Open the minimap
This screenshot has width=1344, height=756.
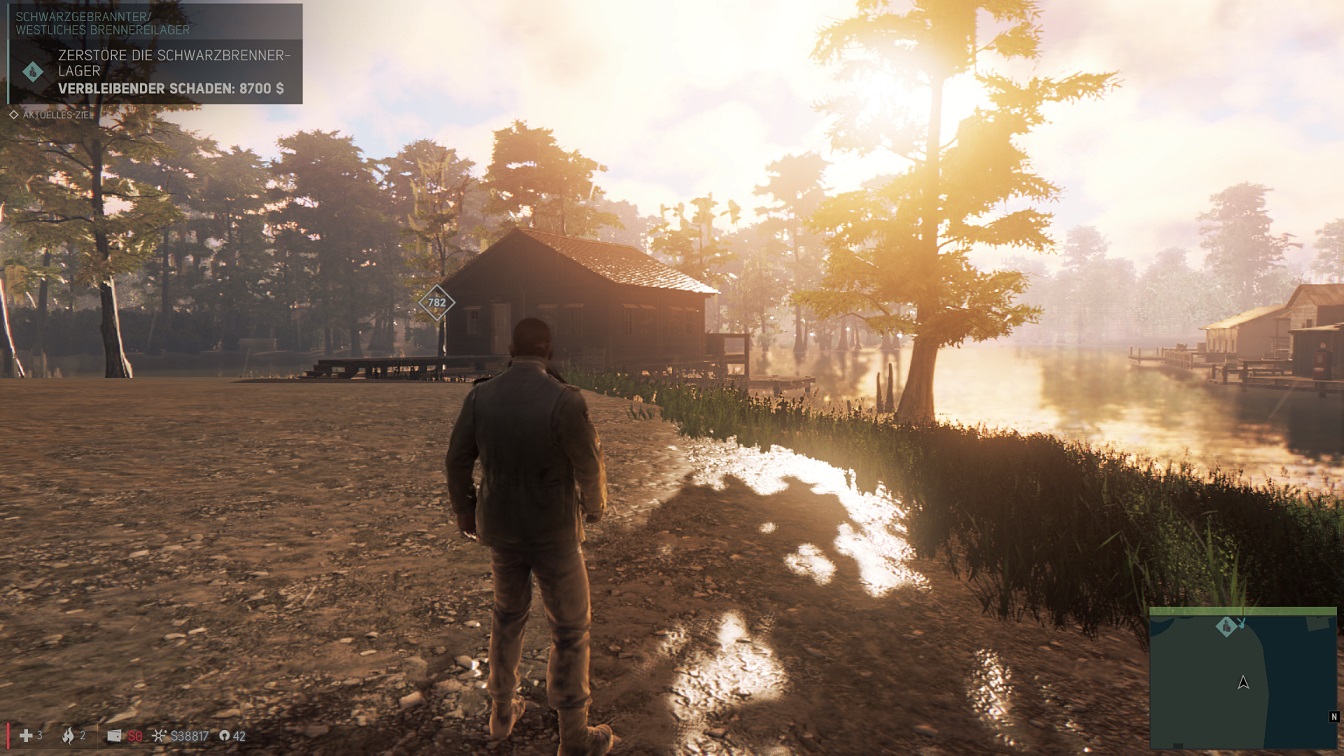[x=1242, y=680]
